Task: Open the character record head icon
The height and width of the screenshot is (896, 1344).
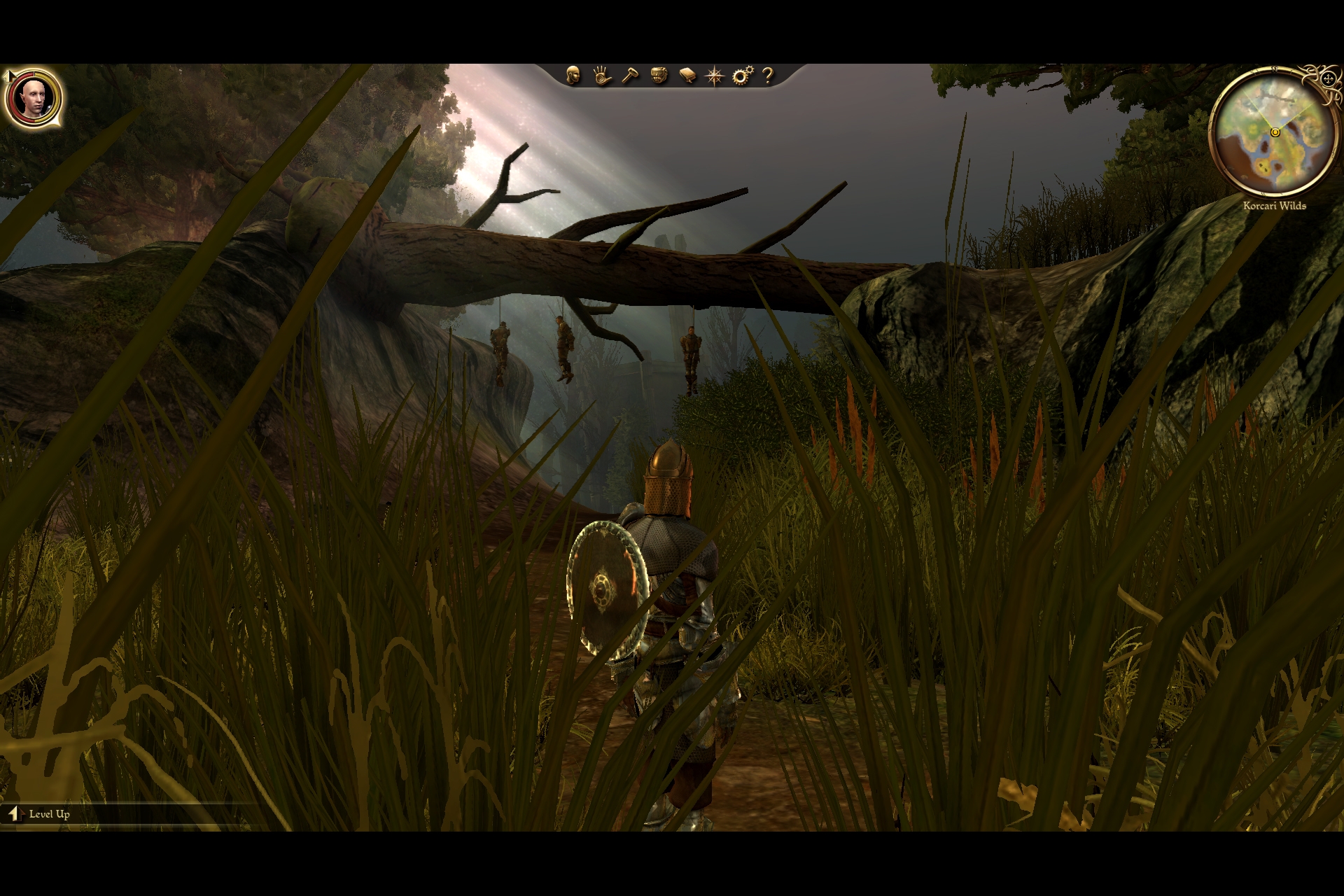Action: (573, 76)
